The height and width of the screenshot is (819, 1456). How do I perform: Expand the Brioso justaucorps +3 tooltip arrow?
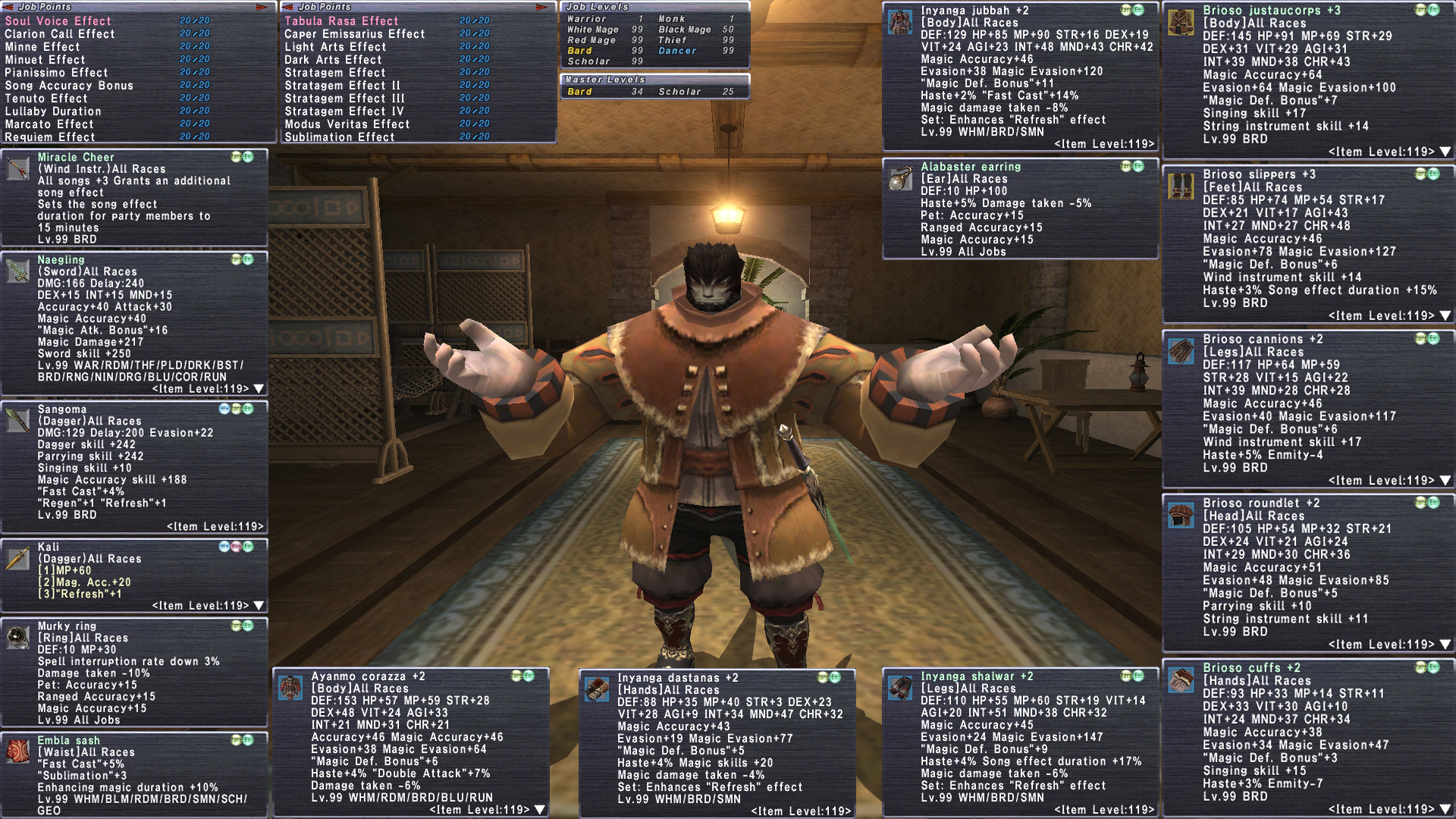tap(1445, 152)
